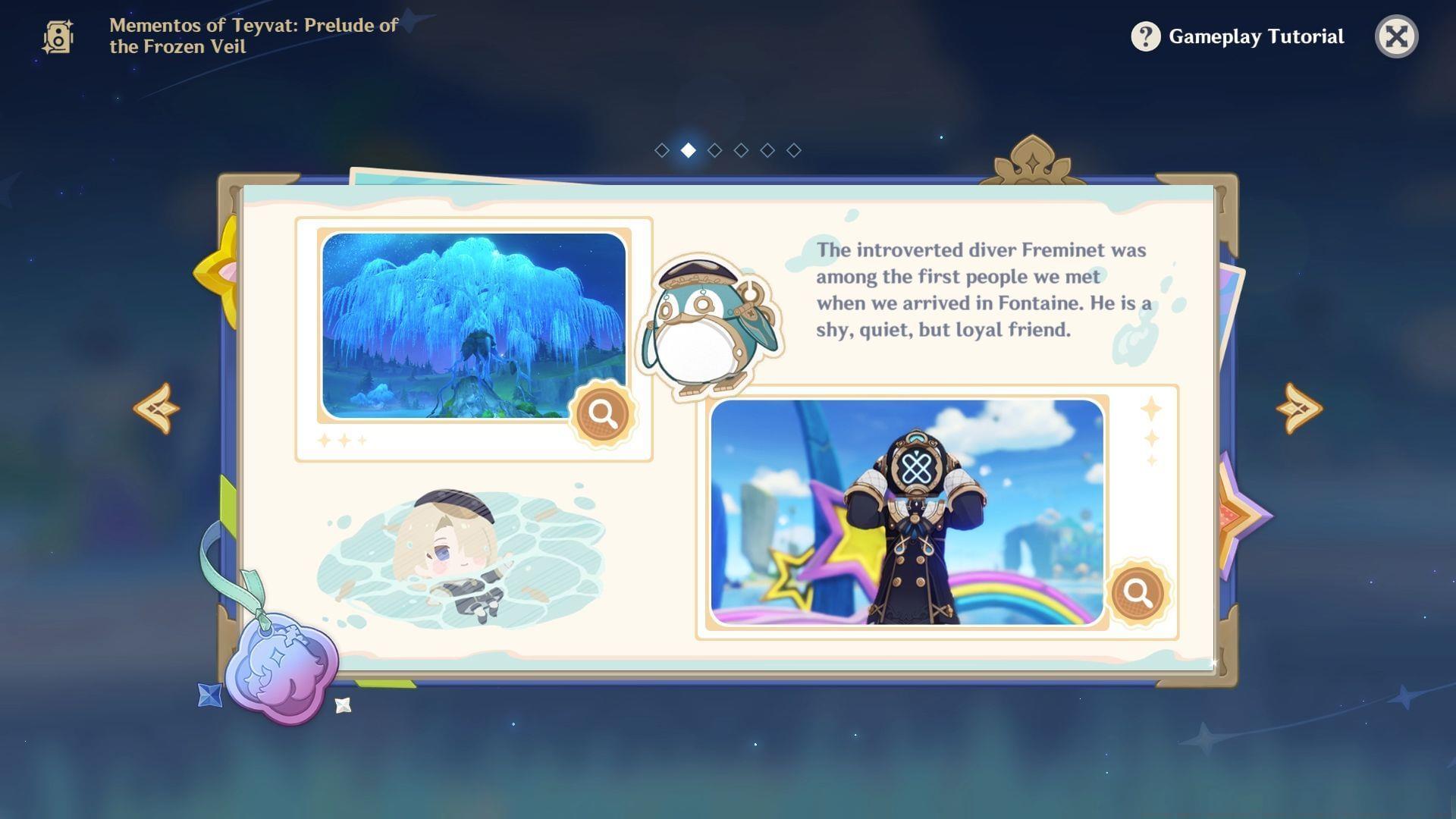Go to next memento page via right arrows
The height and width of the screenshot is (819, 1456).
click(x=1300, y=406)
